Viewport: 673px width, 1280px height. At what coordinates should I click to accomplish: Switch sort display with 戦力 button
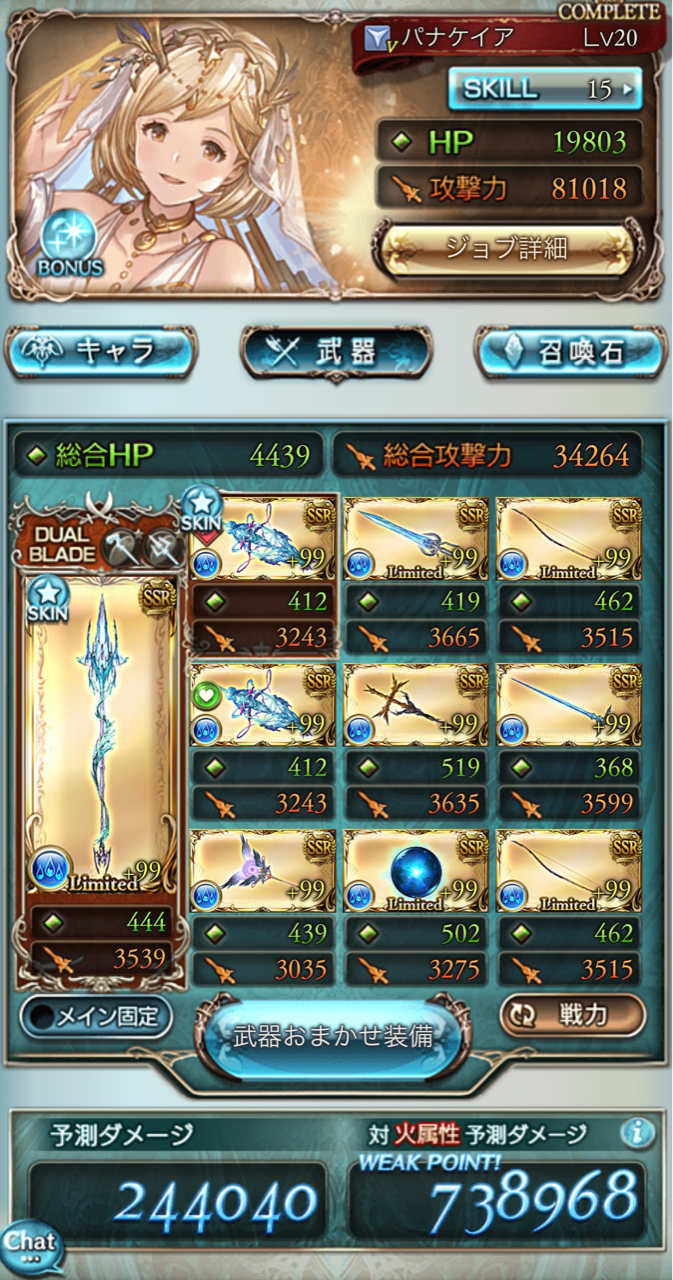[x=572, y=1015]
